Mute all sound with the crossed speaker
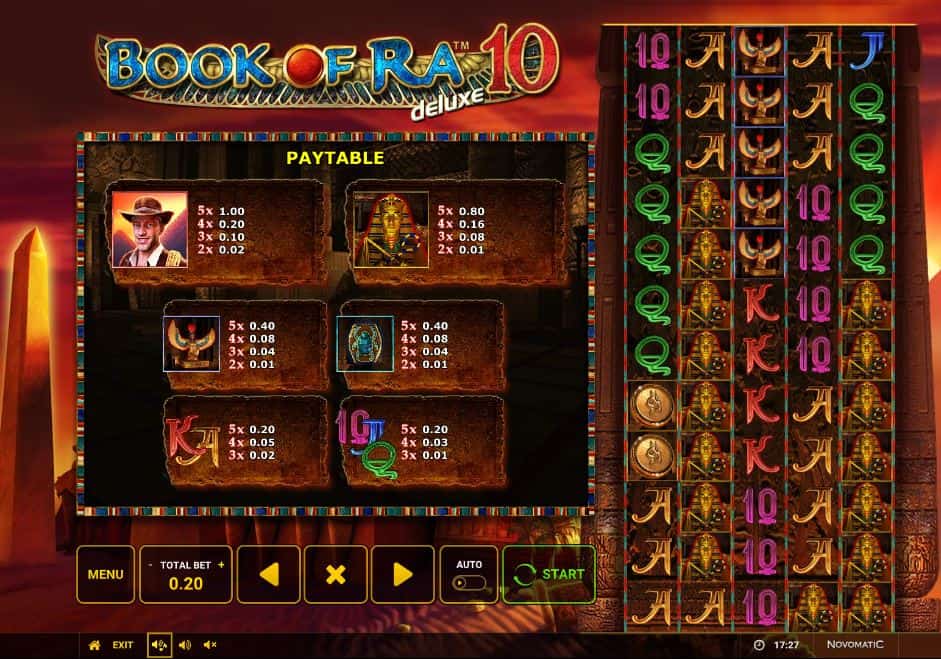 [x=210, y=645]
